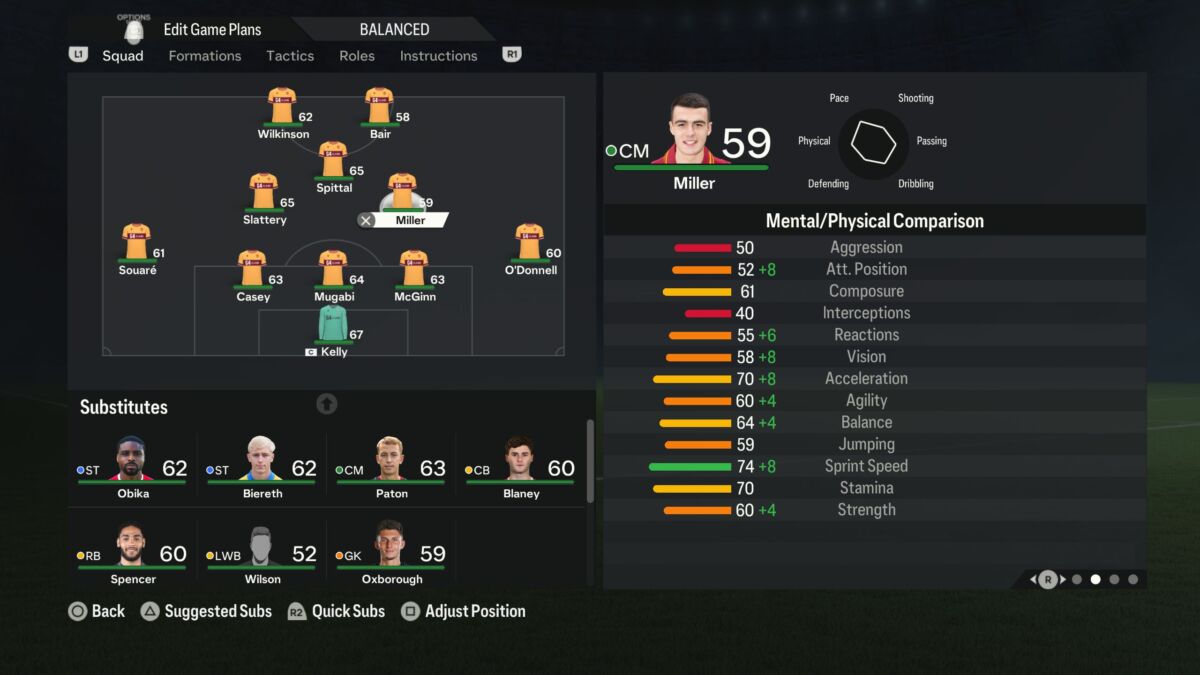The image size is (1200, 675).
Task: Select Slattery in the lineup
Action: click(x=264, y=193)
